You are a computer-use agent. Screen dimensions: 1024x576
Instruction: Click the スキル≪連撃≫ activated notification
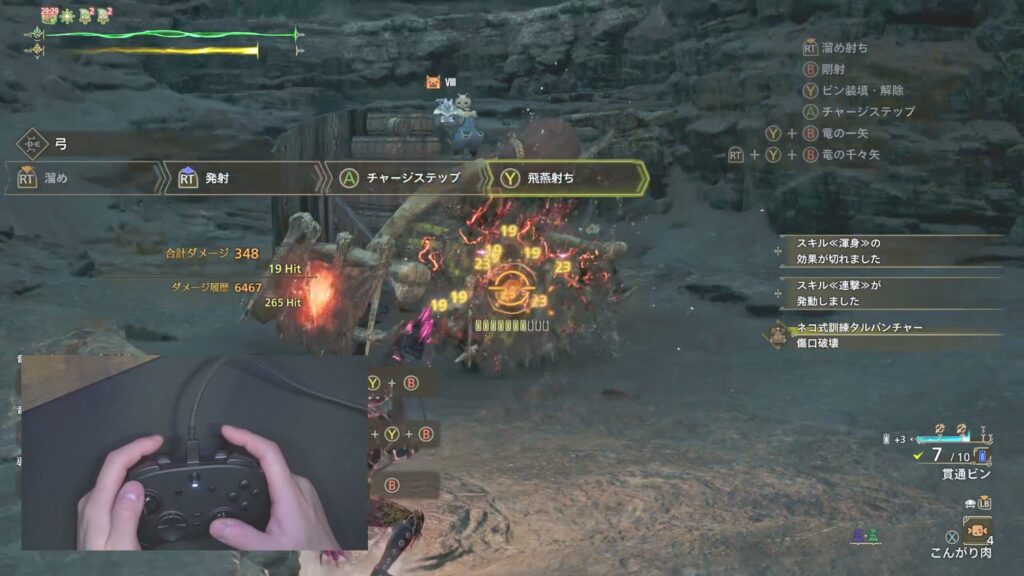point(890,294)
